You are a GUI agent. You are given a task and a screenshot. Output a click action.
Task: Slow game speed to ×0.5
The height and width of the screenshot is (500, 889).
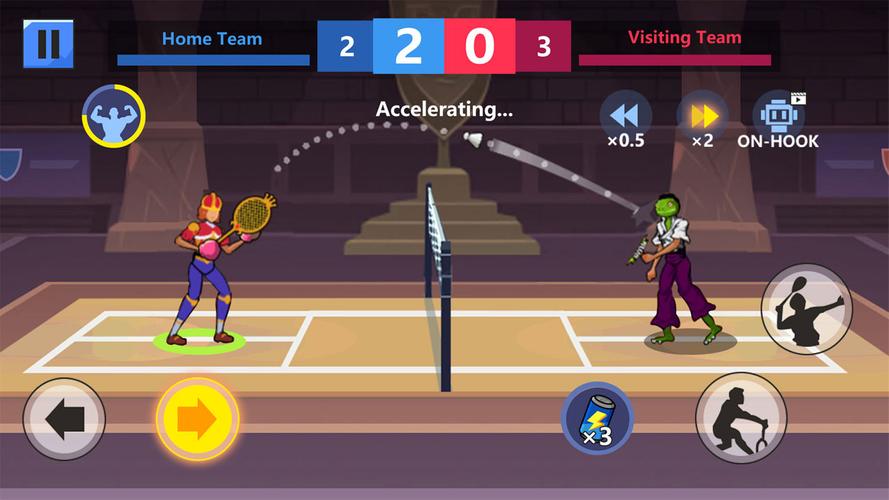coord(625,116)
